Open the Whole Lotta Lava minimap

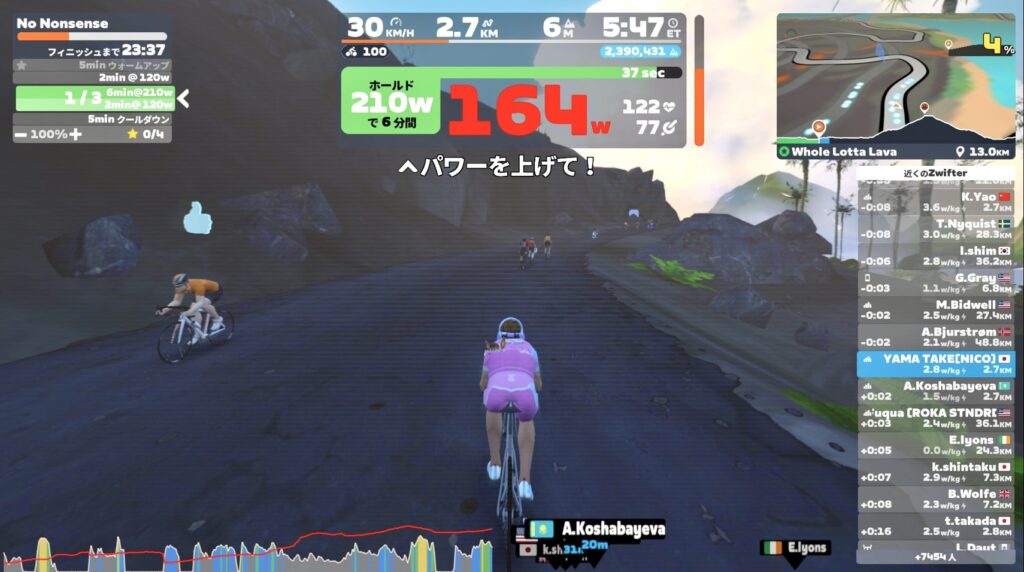(895, 78)
